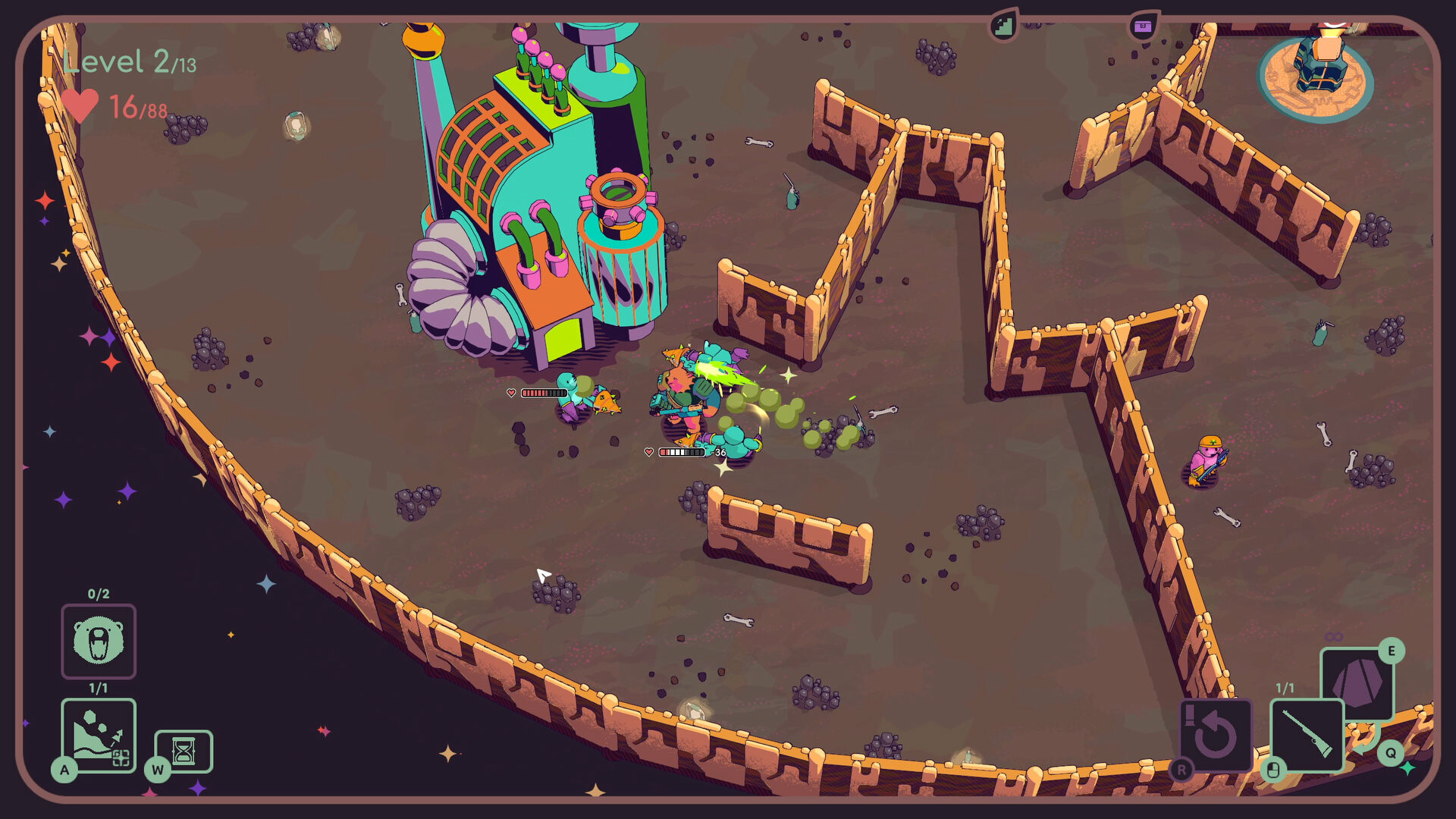Activate the rockslide ability bound to A
Image resolution: width=1456 pixels, height=819 pixels.
pos(98,735)
